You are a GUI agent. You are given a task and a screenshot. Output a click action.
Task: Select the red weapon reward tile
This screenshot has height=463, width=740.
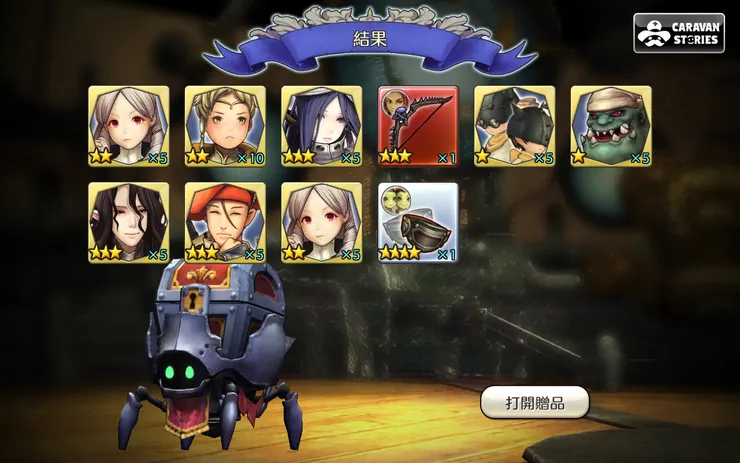(x=418, y=126)
